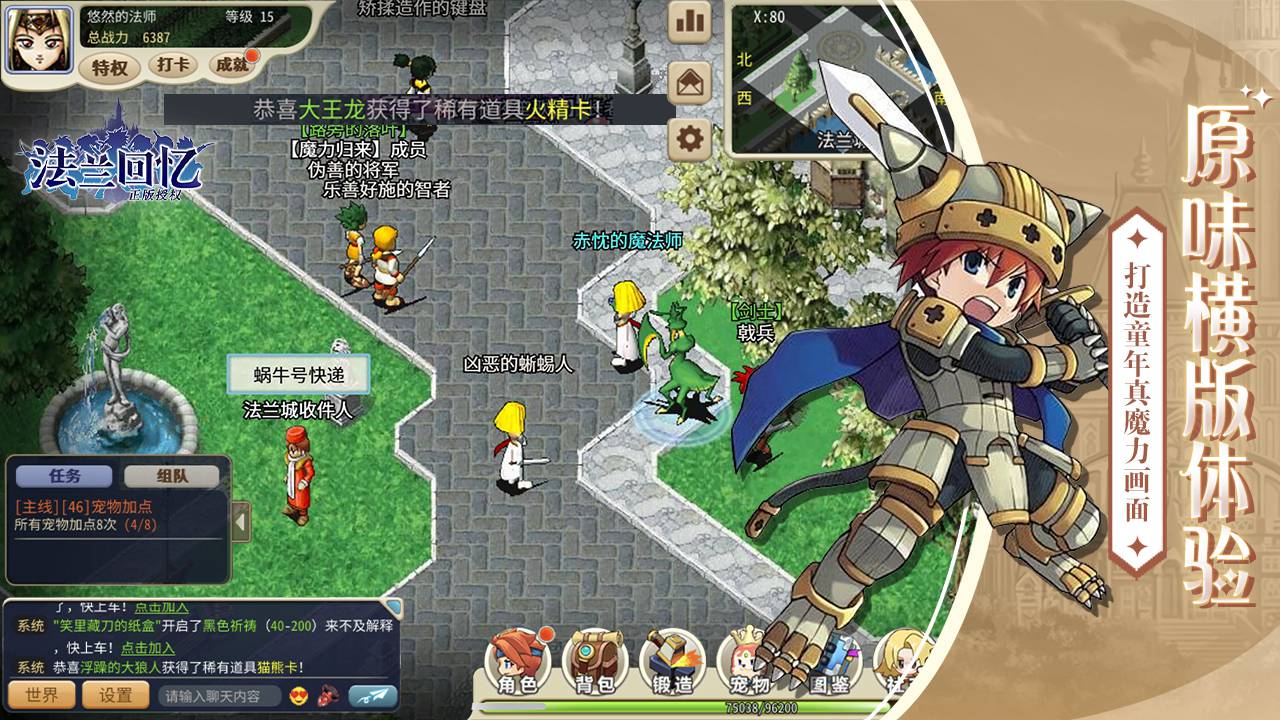Open the 特权 privileges button
The width and height of the screenshot is (1280, 720).
click(x=109, y=67)
